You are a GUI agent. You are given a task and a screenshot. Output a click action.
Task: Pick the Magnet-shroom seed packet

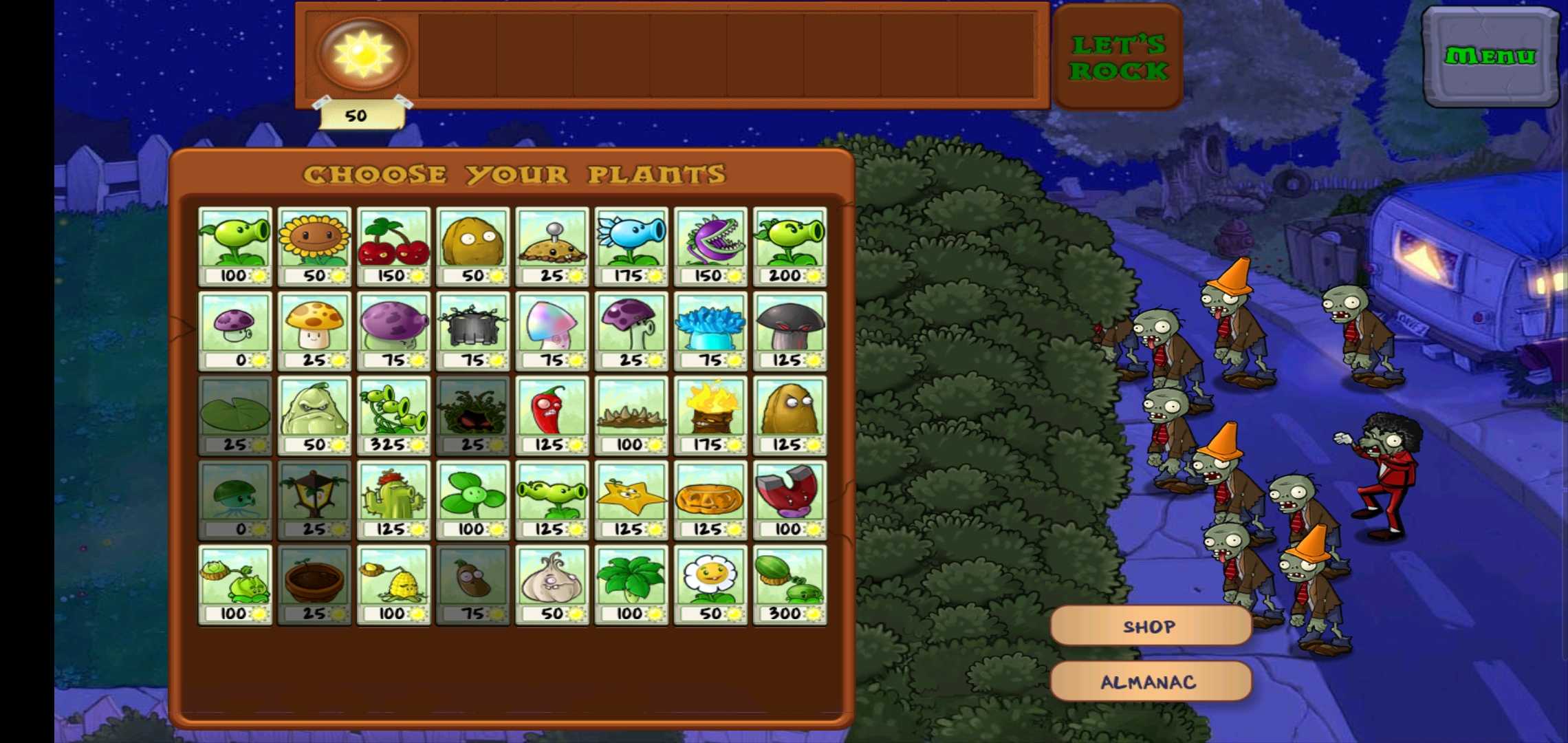[790, 500]
